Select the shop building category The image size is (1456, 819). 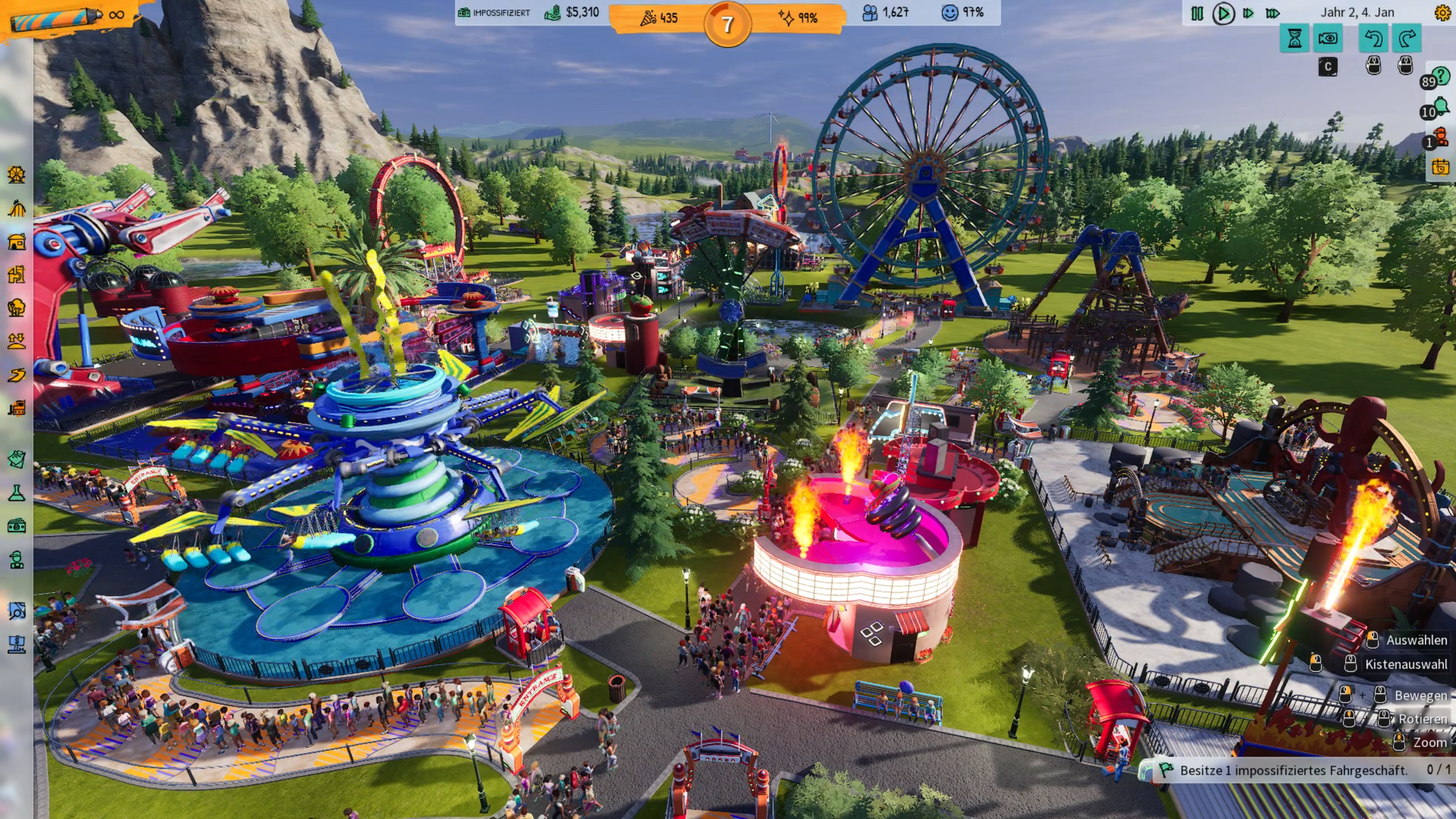16,242
